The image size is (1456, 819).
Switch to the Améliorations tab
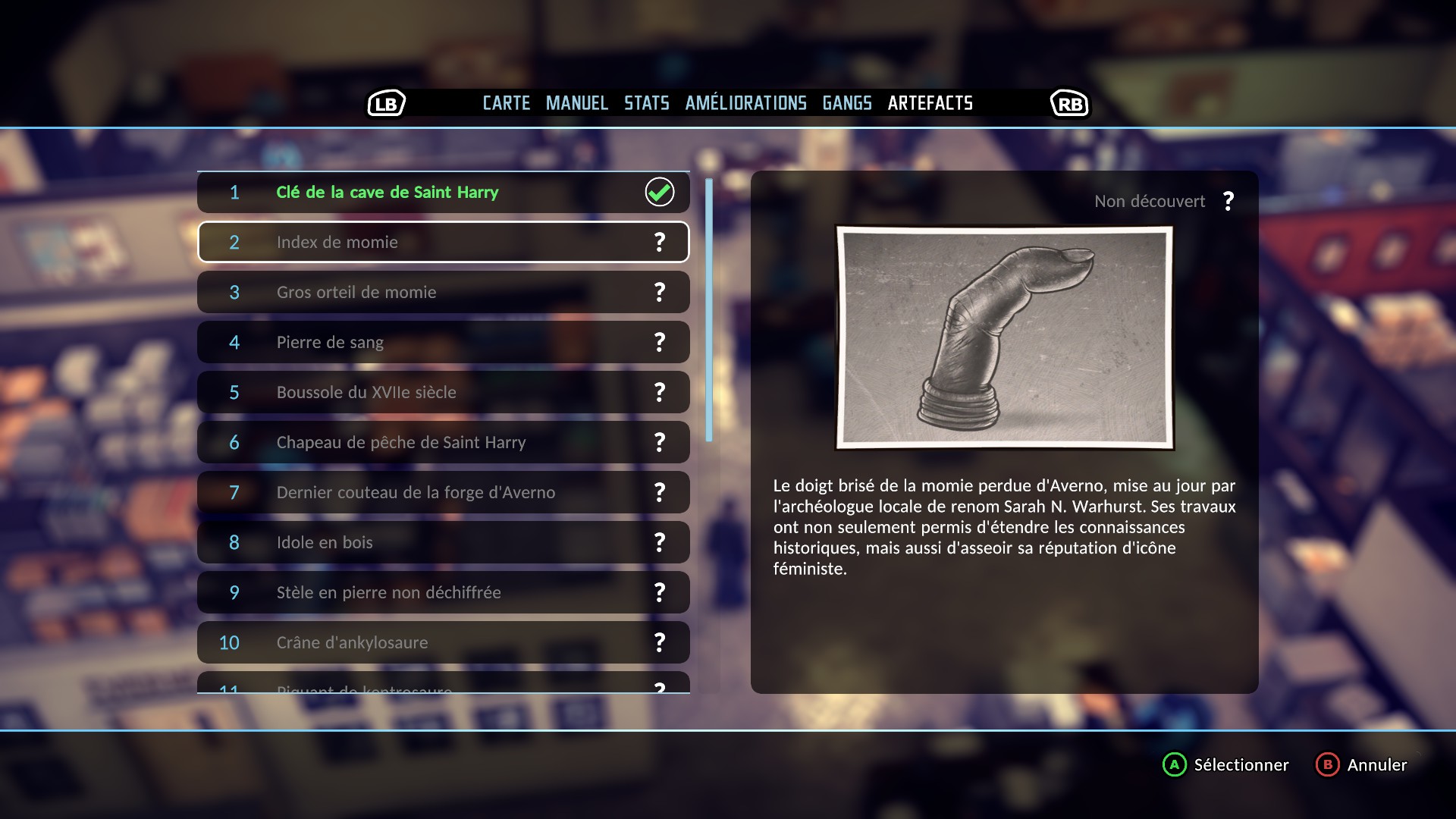pos(746,103)
